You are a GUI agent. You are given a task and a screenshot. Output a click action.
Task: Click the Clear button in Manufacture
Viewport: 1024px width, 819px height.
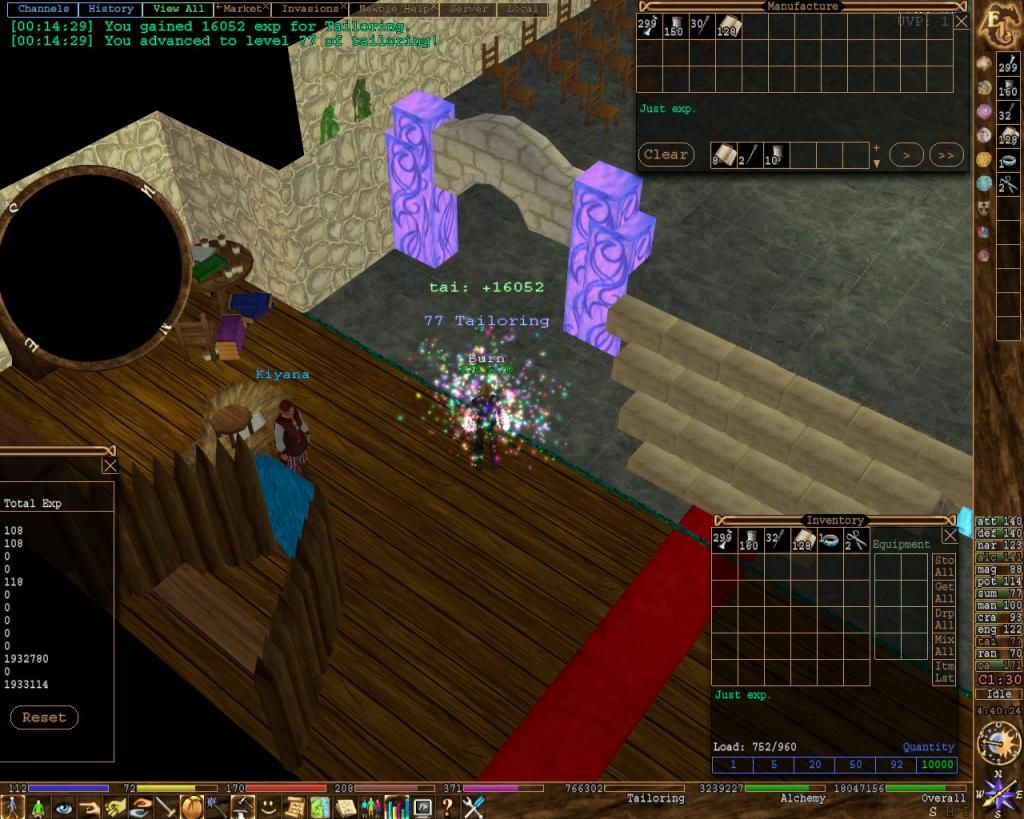(x=665, y=155)
